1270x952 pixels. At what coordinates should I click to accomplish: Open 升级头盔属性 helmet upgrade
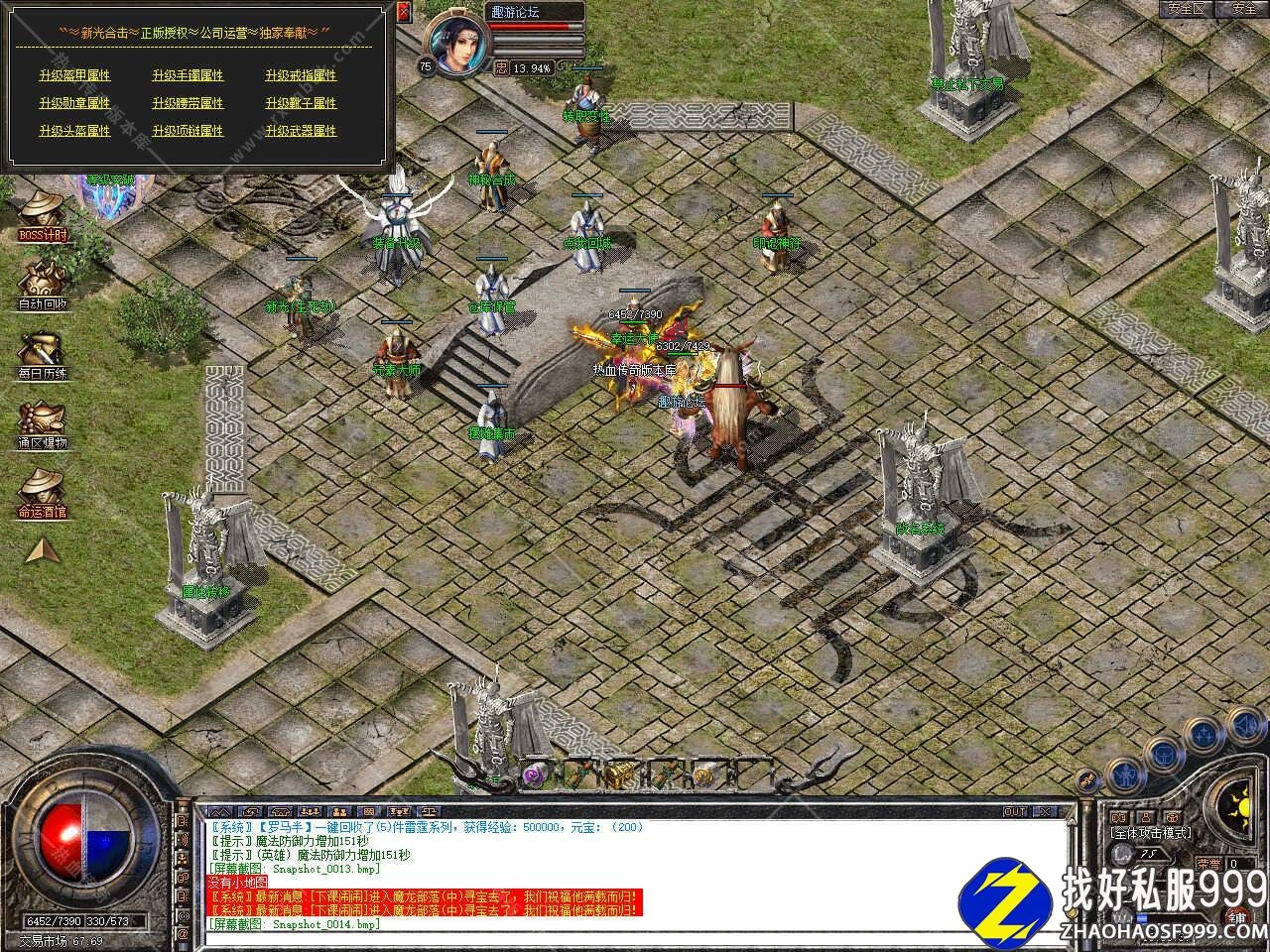click(74, 131)
